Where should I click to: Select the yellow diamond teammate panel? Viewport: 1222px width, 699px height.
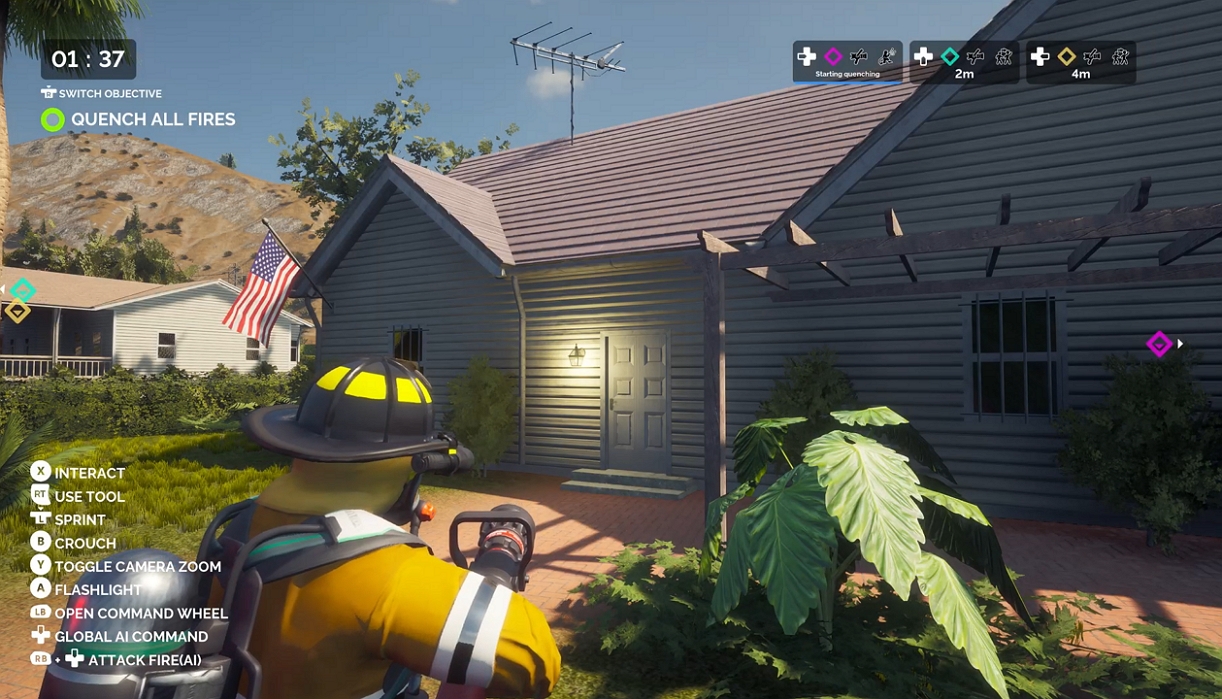tap(1081, 62)
